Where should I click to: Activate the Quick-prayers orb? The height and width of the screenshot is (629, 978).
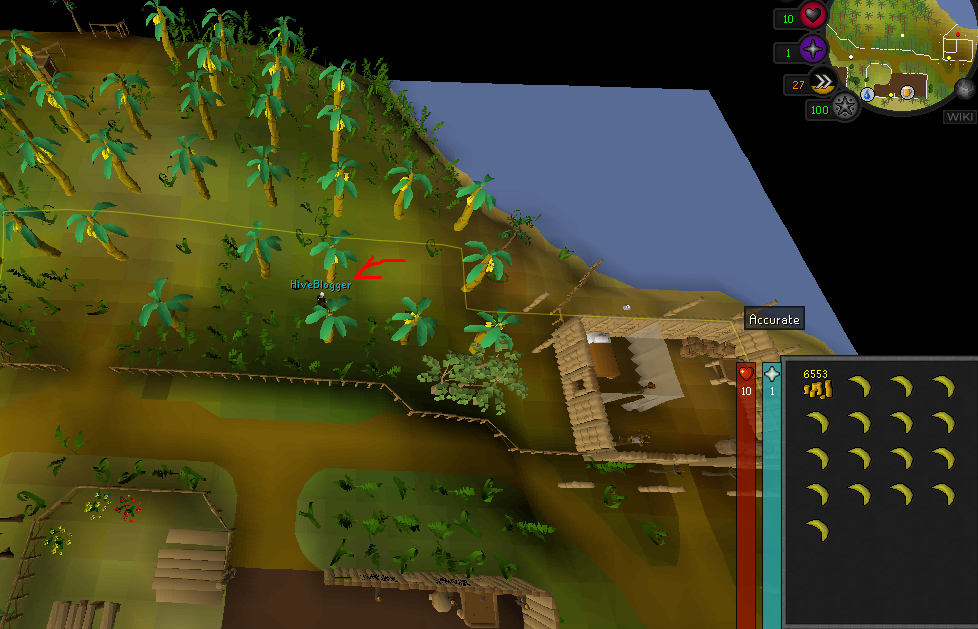(812, 49)
